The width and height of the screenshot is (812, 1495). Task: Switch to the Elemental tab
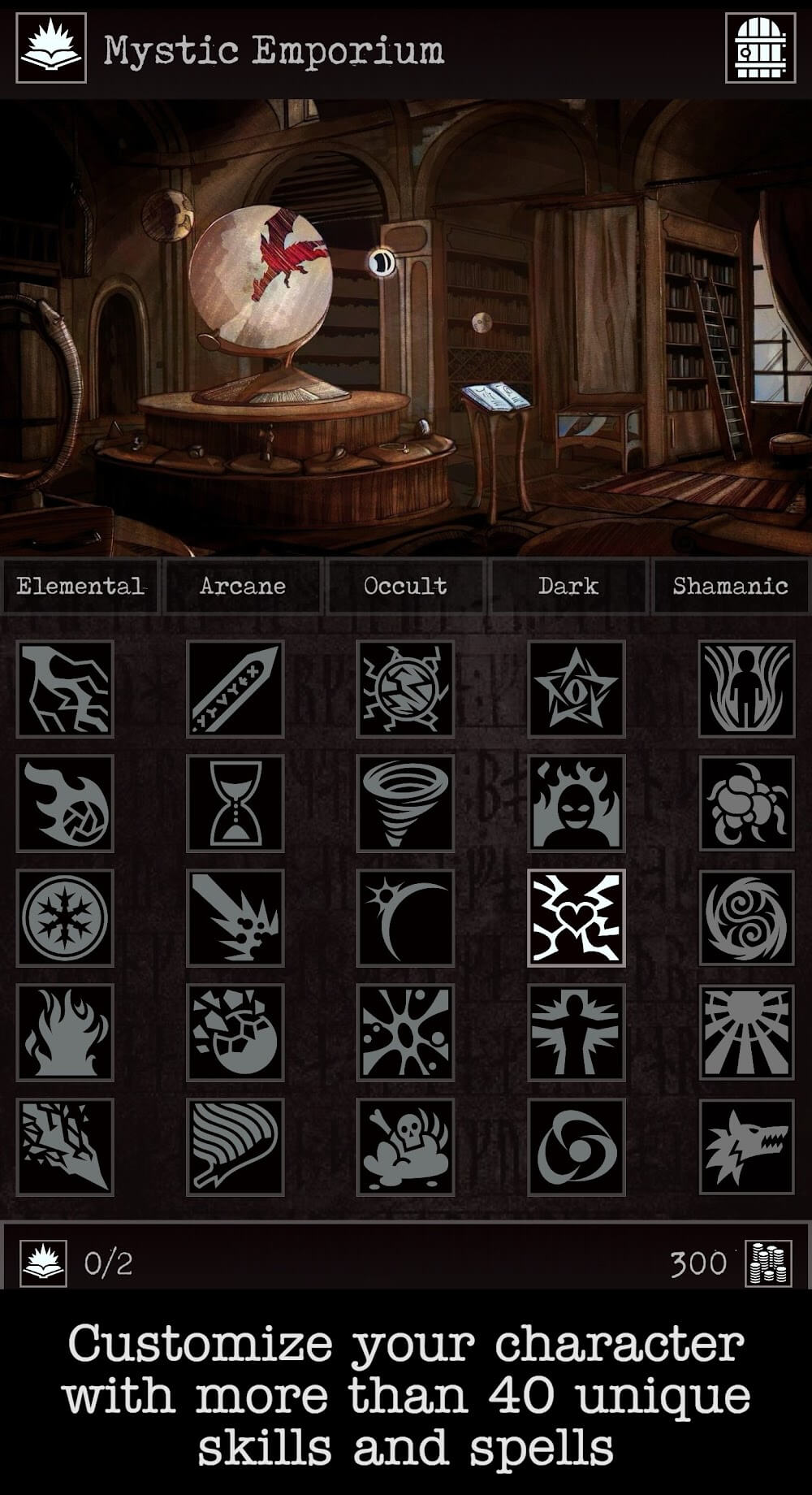click(x=80, y=586)
